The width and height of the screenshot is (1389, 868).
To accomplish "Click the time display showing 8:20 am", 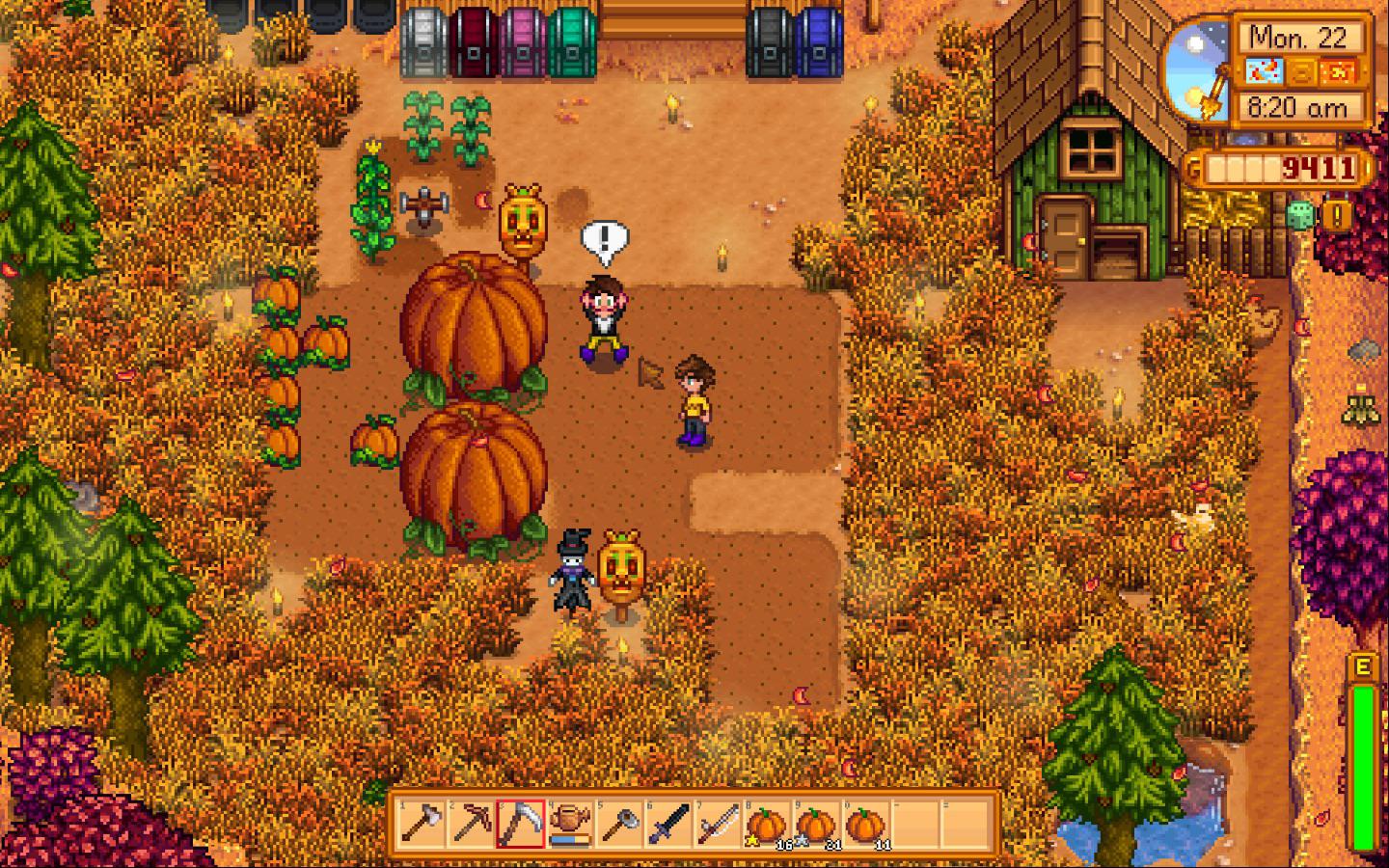I will coord(1300,107).
